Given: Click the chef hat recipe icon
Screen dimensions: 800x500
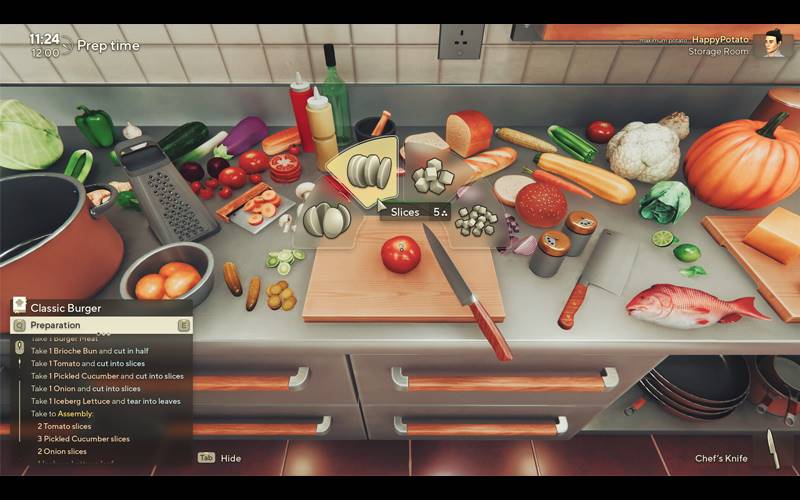Looking at the screenshot, I should tap(19, 307).
